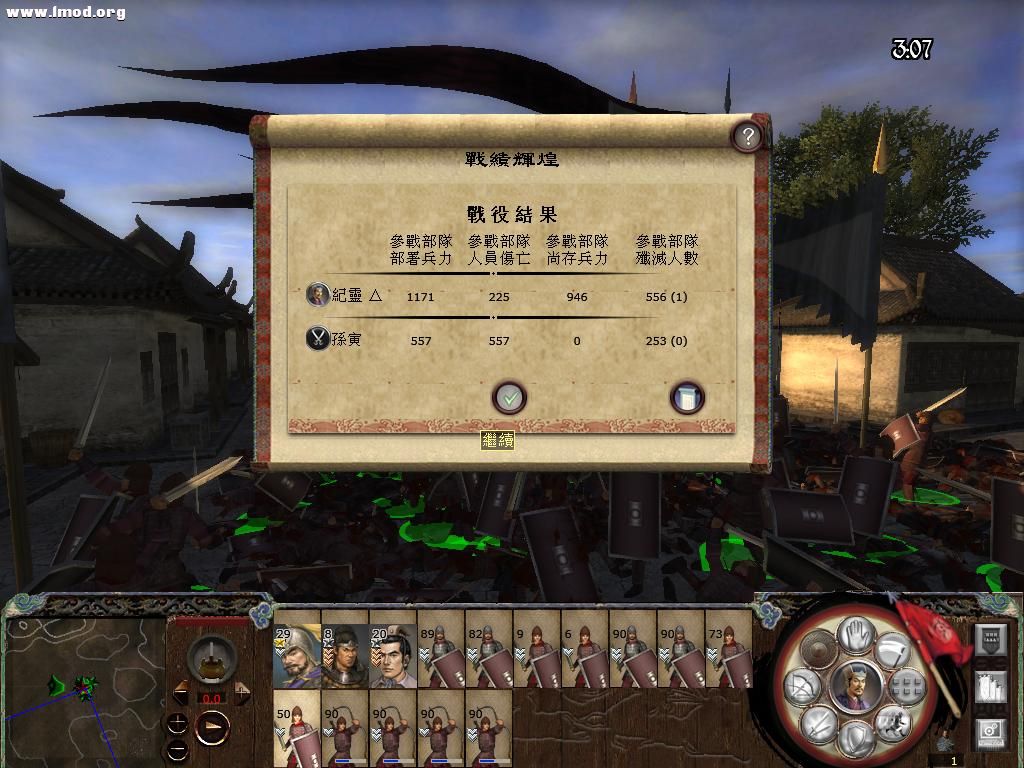Pick the shield infantry card with 50 men

click(x=297, y=735)
